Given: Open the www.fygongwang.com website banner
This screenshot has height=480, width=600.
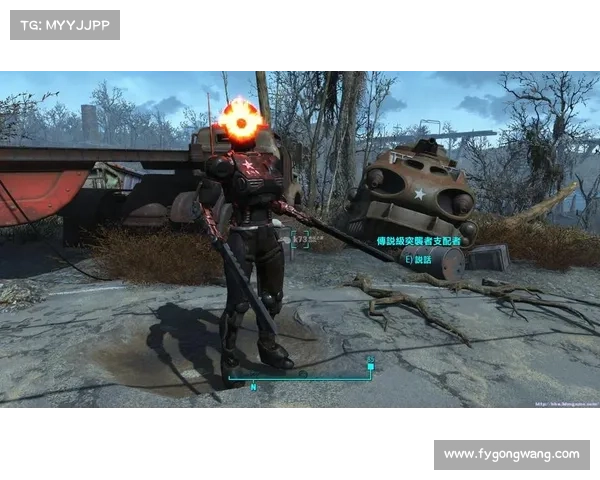Looking at the screenshot, I should (x=511, y=454).
